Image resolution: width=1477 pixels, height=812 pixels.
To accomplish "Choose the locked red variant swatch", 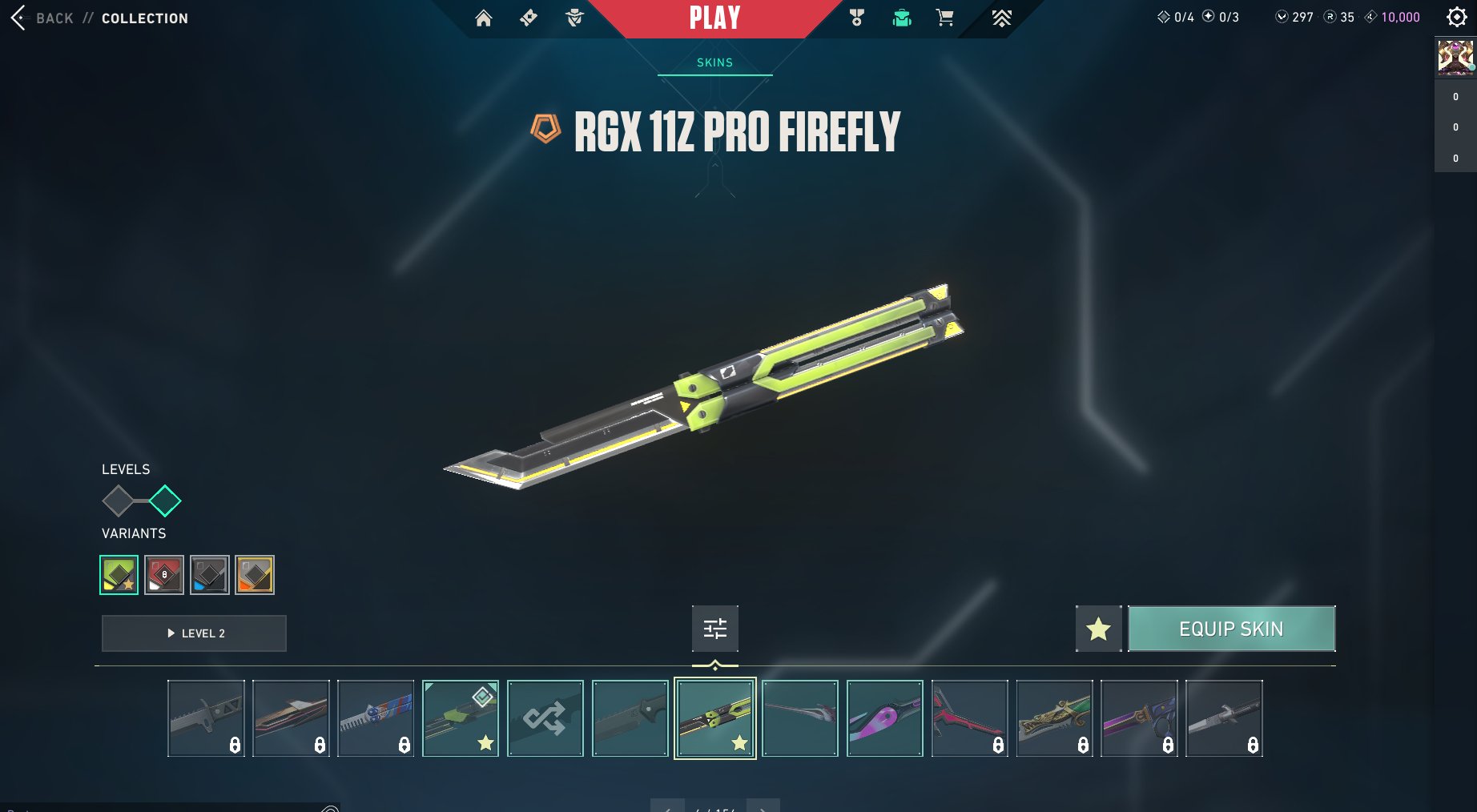I will tap(164, 575).
